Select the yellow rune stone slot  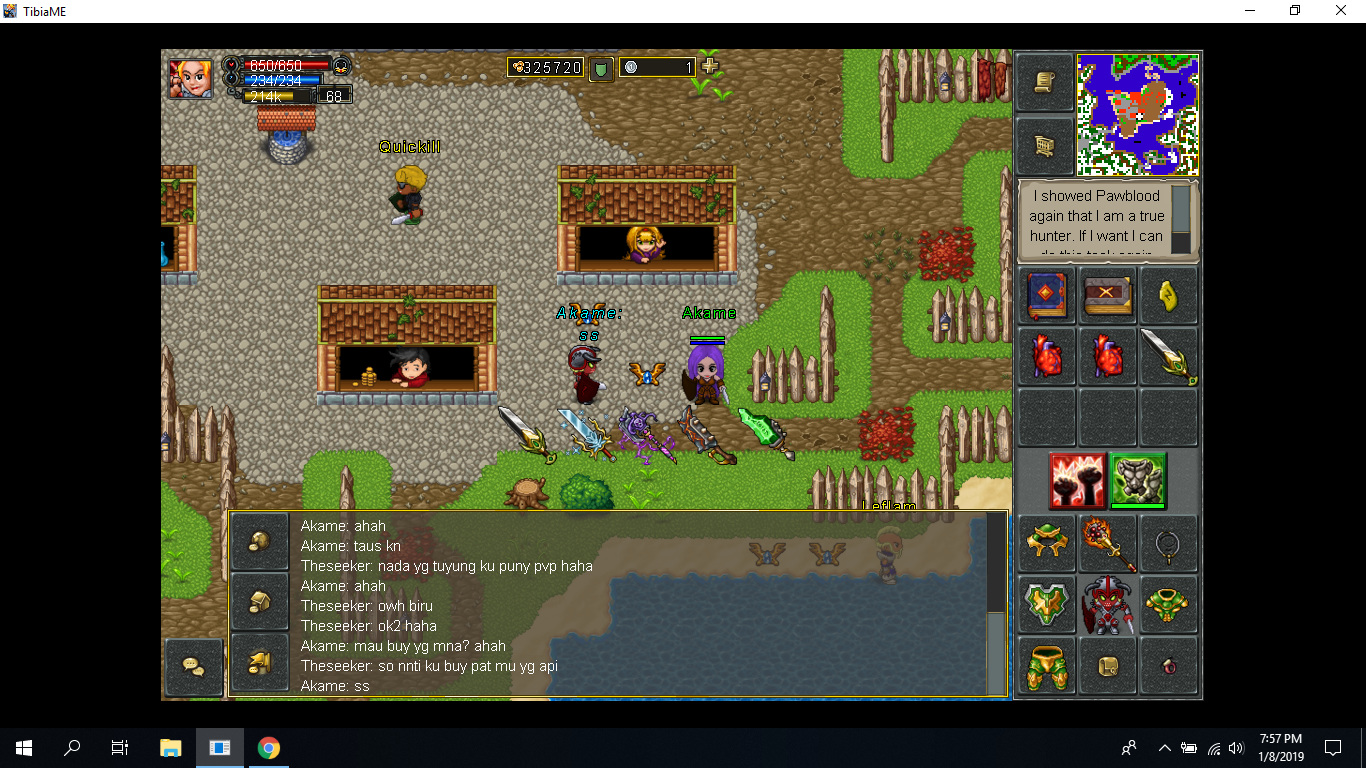(x=1168, y=295)
